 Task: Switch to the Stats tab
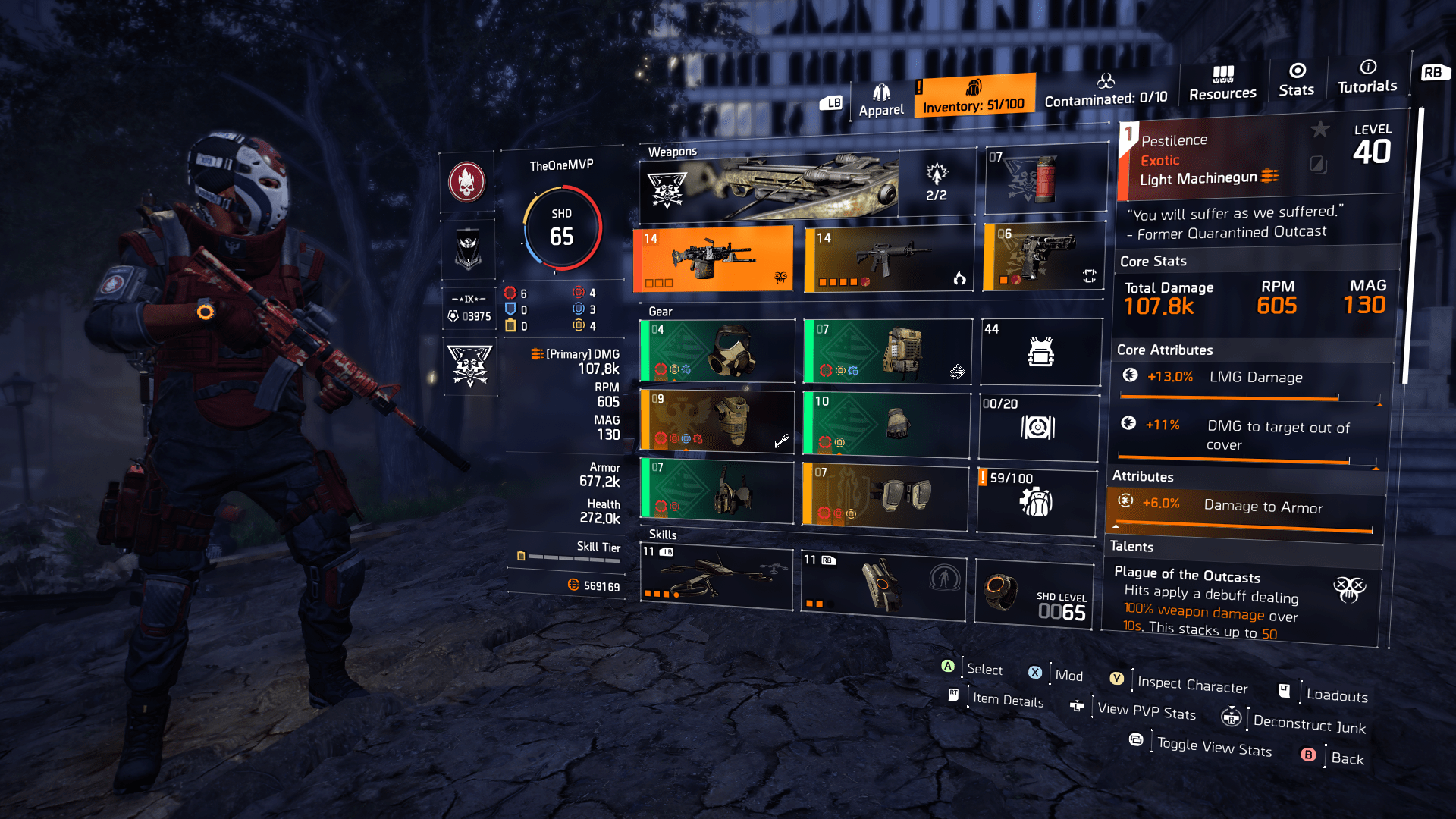click(x=1297, y=80)
